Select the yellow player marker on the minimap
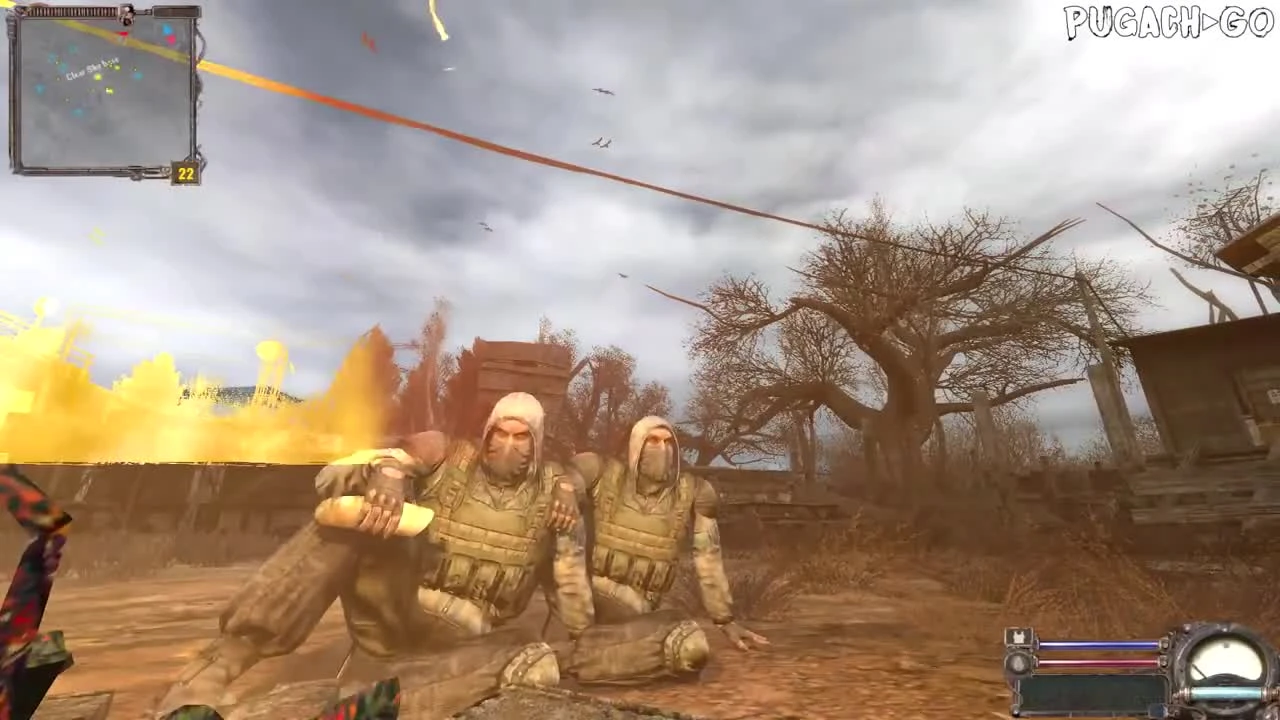1280x720 pixels. click(x=110, y=90)
